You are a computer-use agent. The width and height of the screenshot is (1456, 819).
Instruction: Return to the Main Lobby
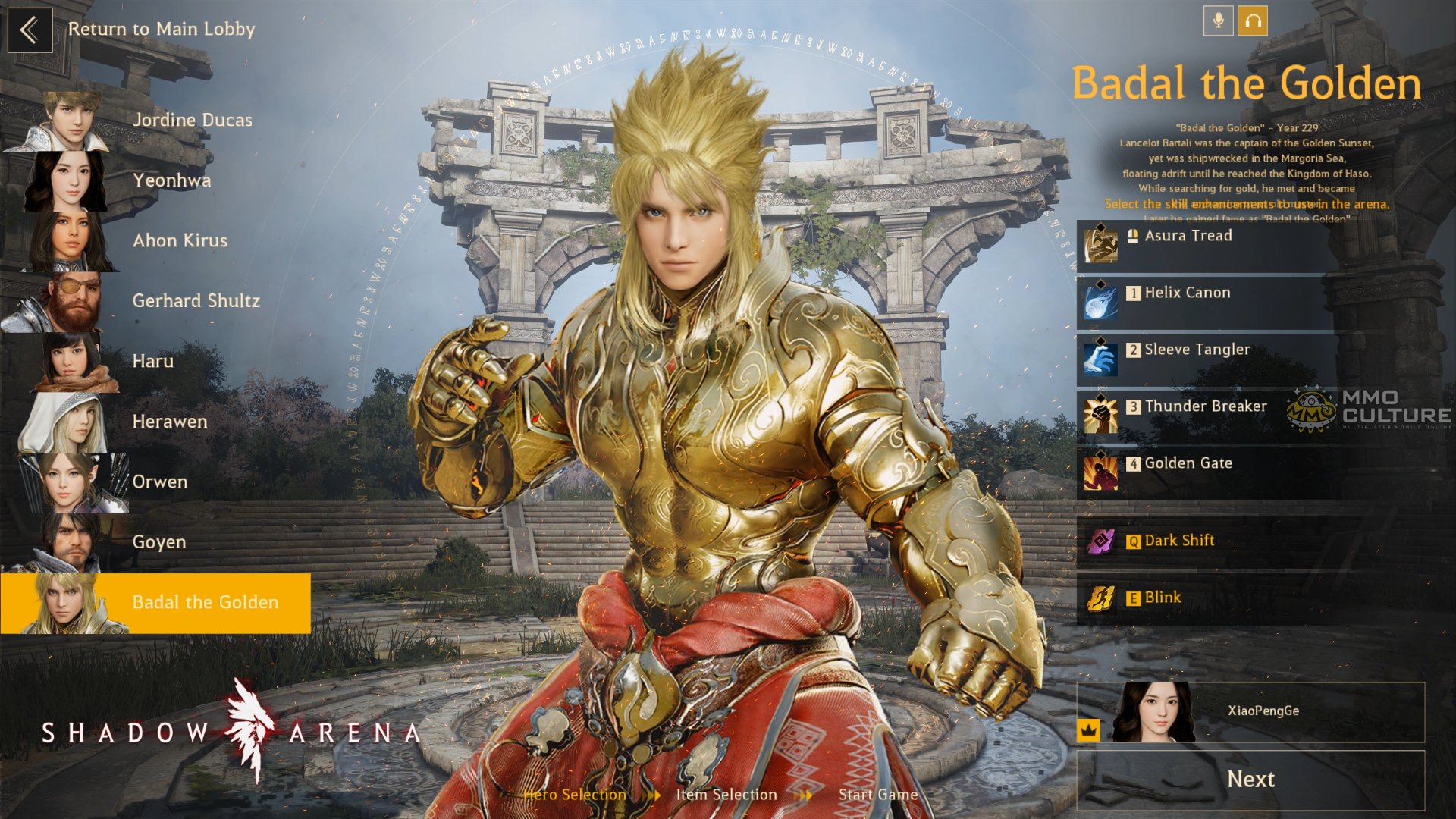(x=30, y=30)
